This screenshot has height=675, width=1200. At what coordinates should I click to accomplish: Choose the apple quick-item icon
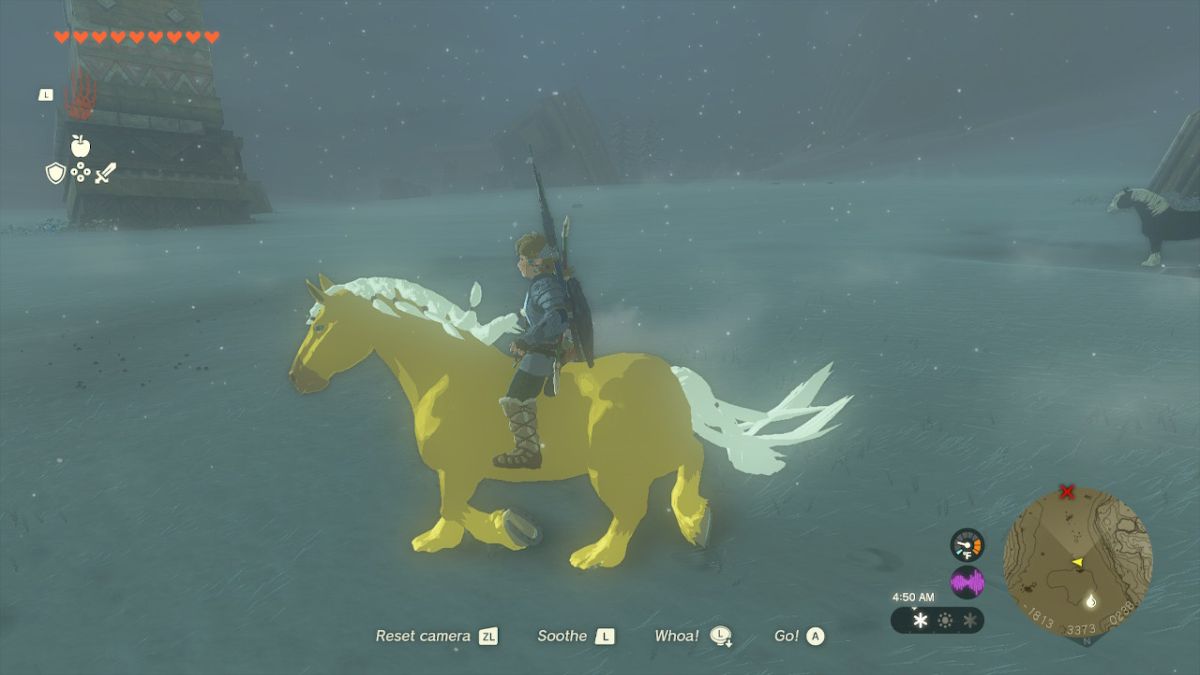pyautogui.click(x=80, y=146)
